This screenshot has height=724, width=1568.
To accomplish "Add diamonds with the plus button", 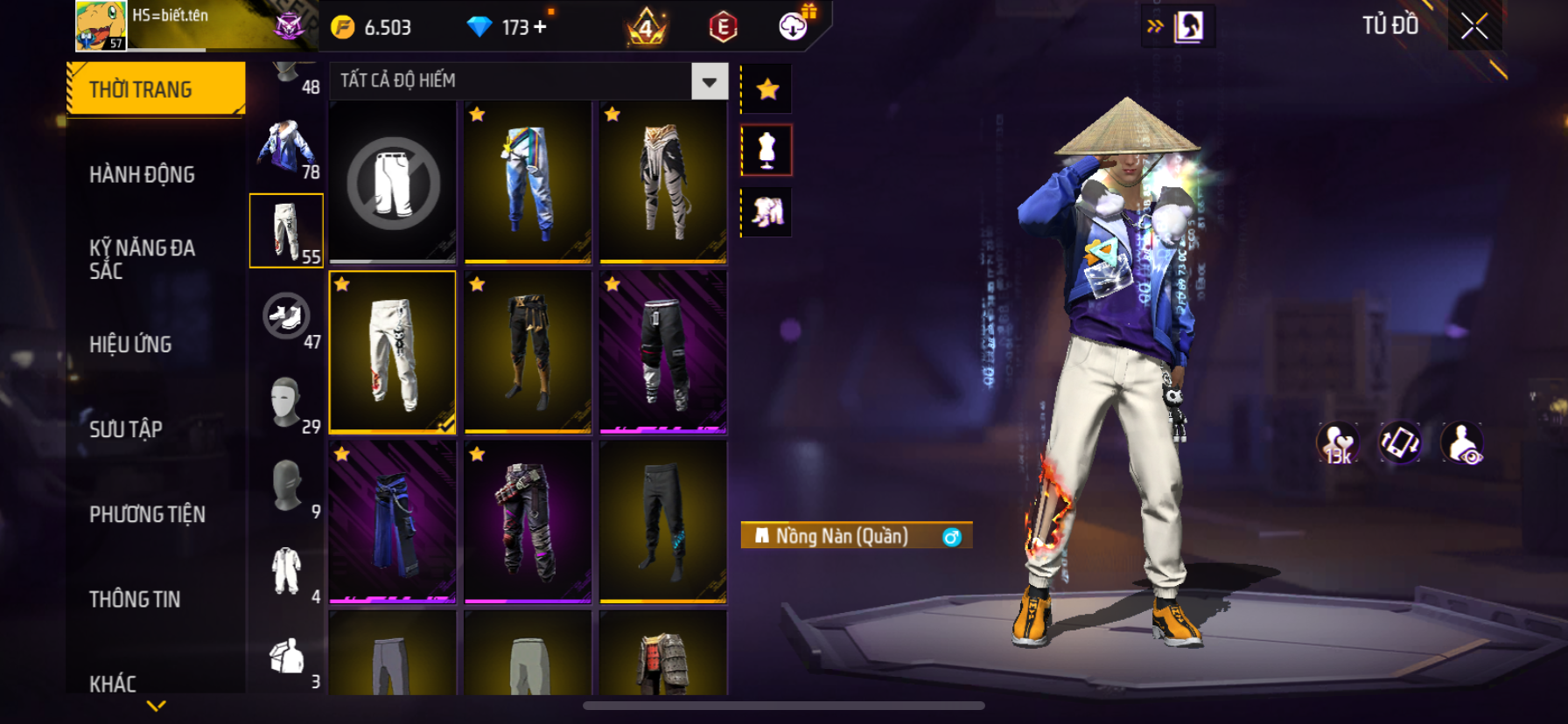I will pos(540,27).
